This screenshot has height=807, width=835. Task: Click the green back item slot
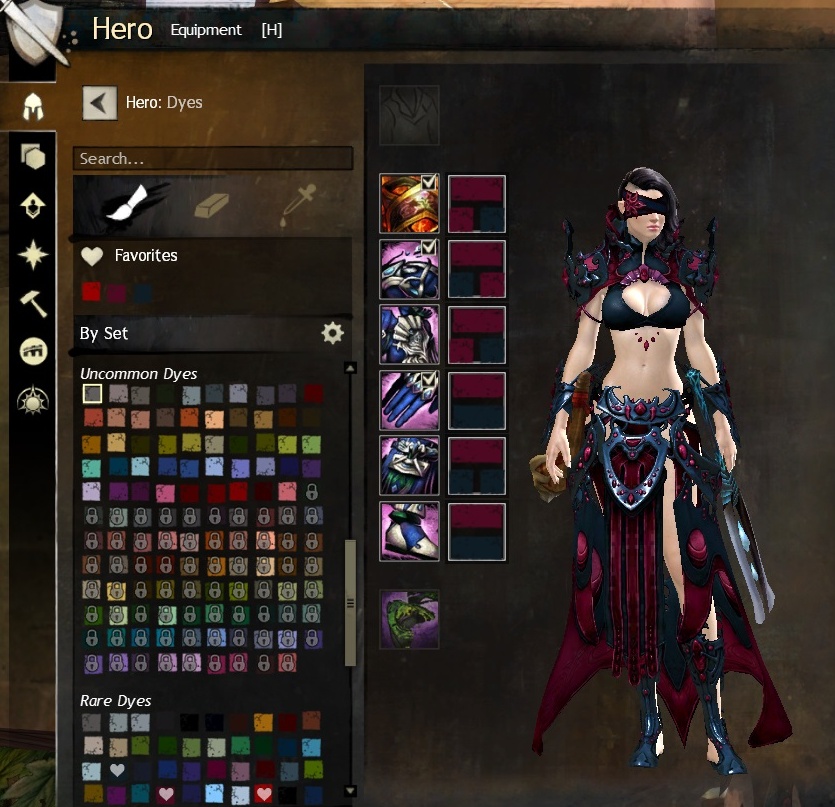[409, 619]
